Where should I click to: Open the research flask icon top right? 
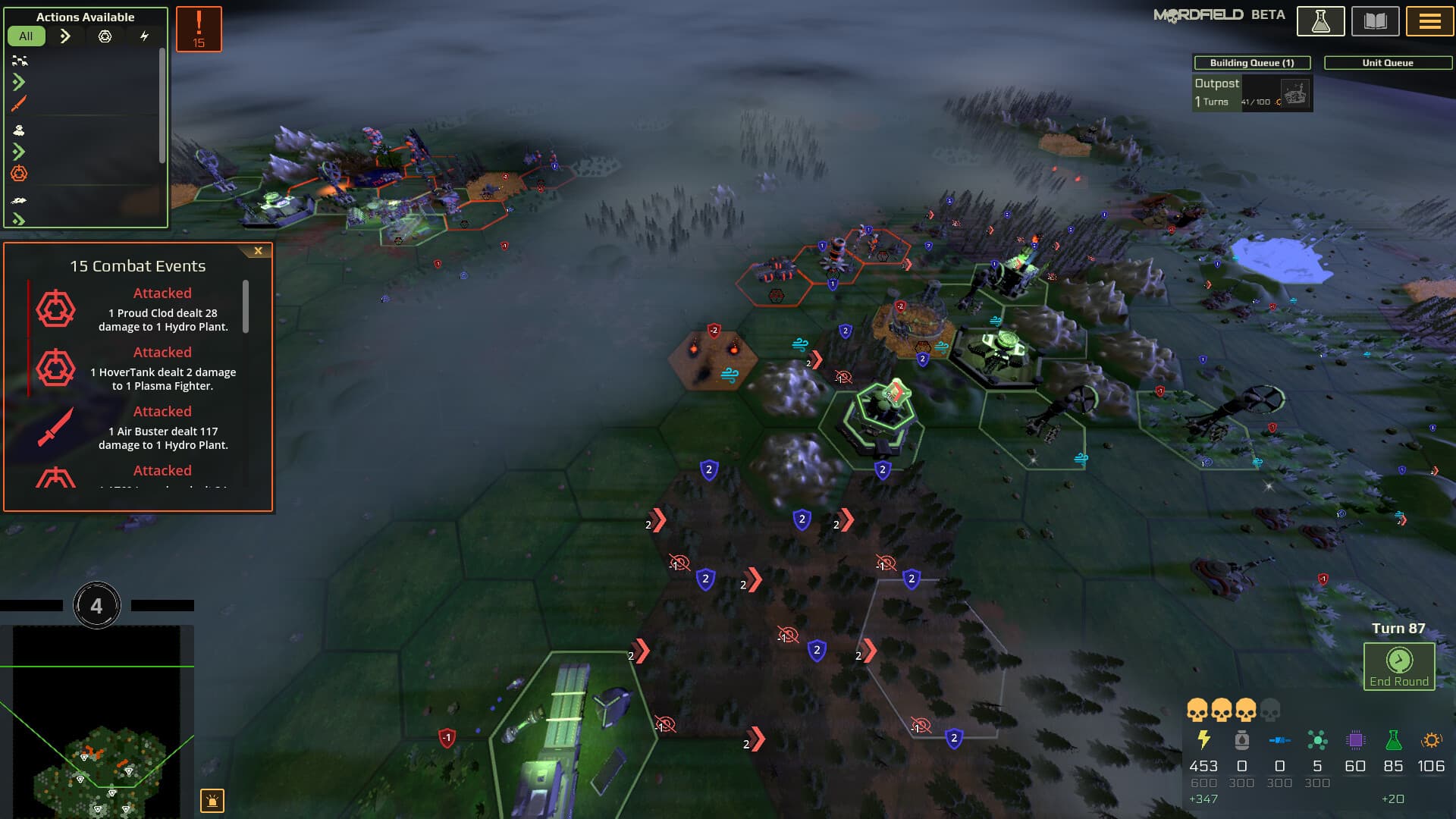(1321, 20)
